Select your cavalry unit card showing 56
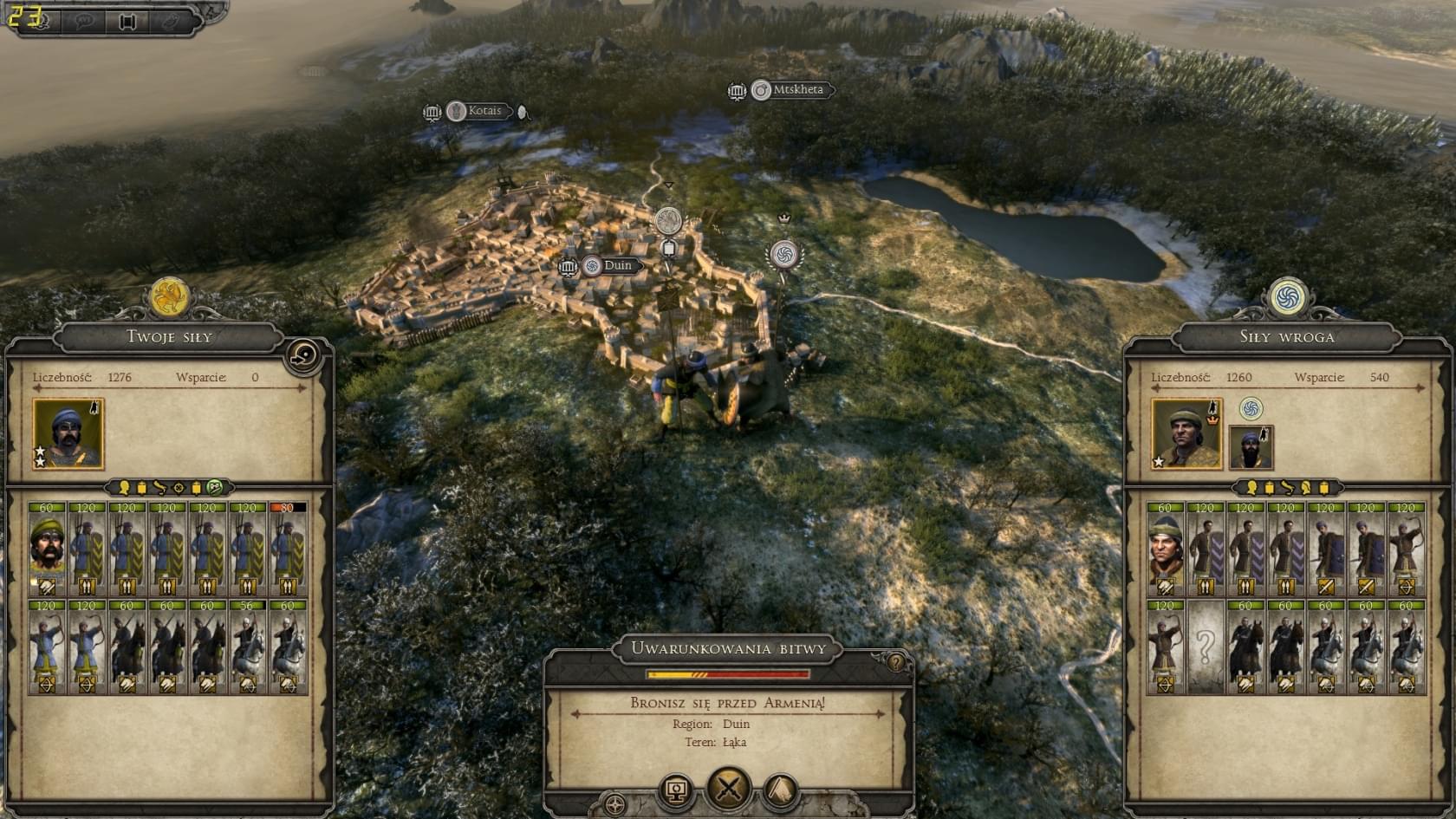The width and height of the screenshot is (1456, 819). 248,647
